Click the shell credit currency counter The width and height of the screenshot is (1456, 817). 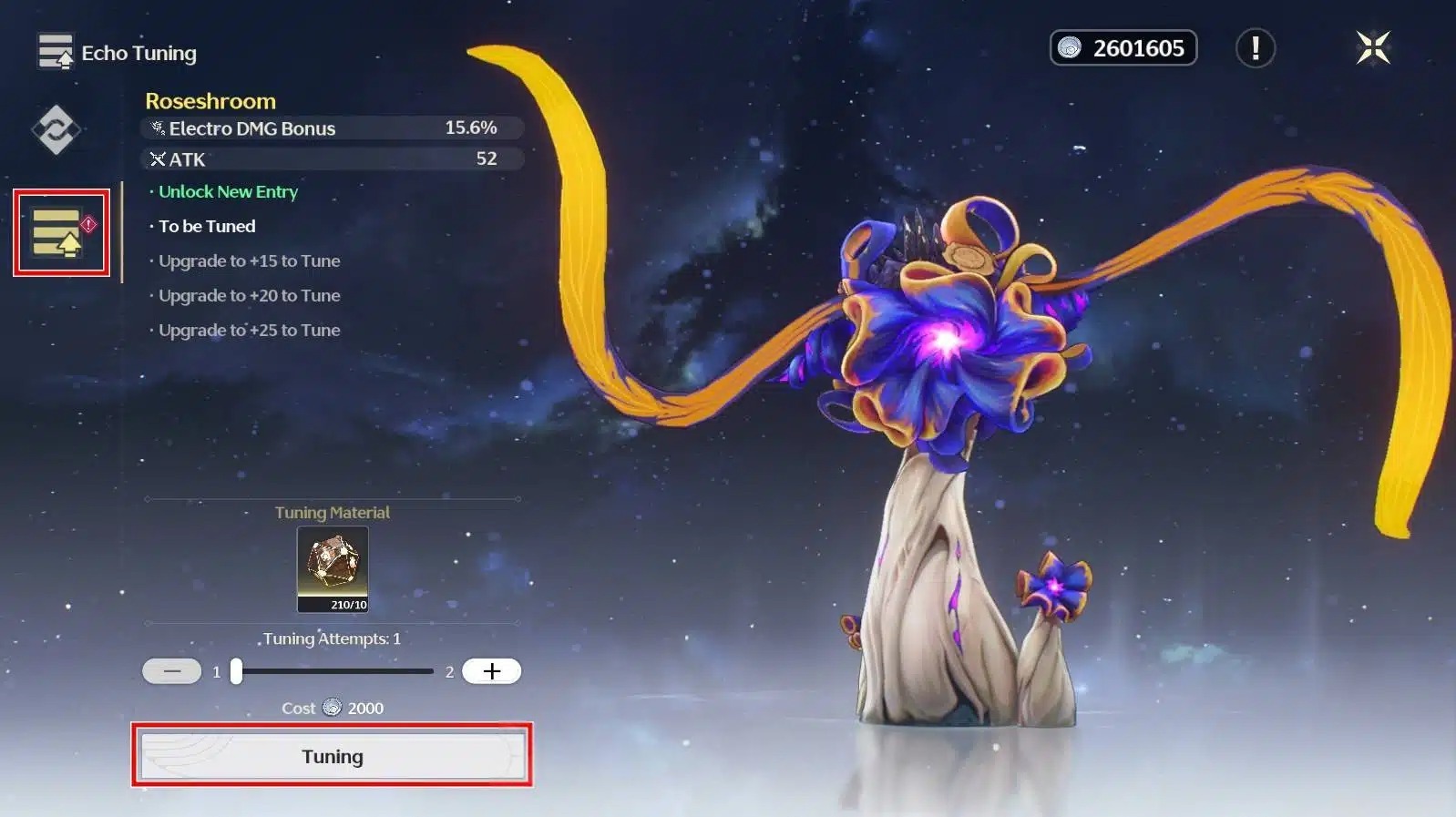click(x=1123, y=48)
